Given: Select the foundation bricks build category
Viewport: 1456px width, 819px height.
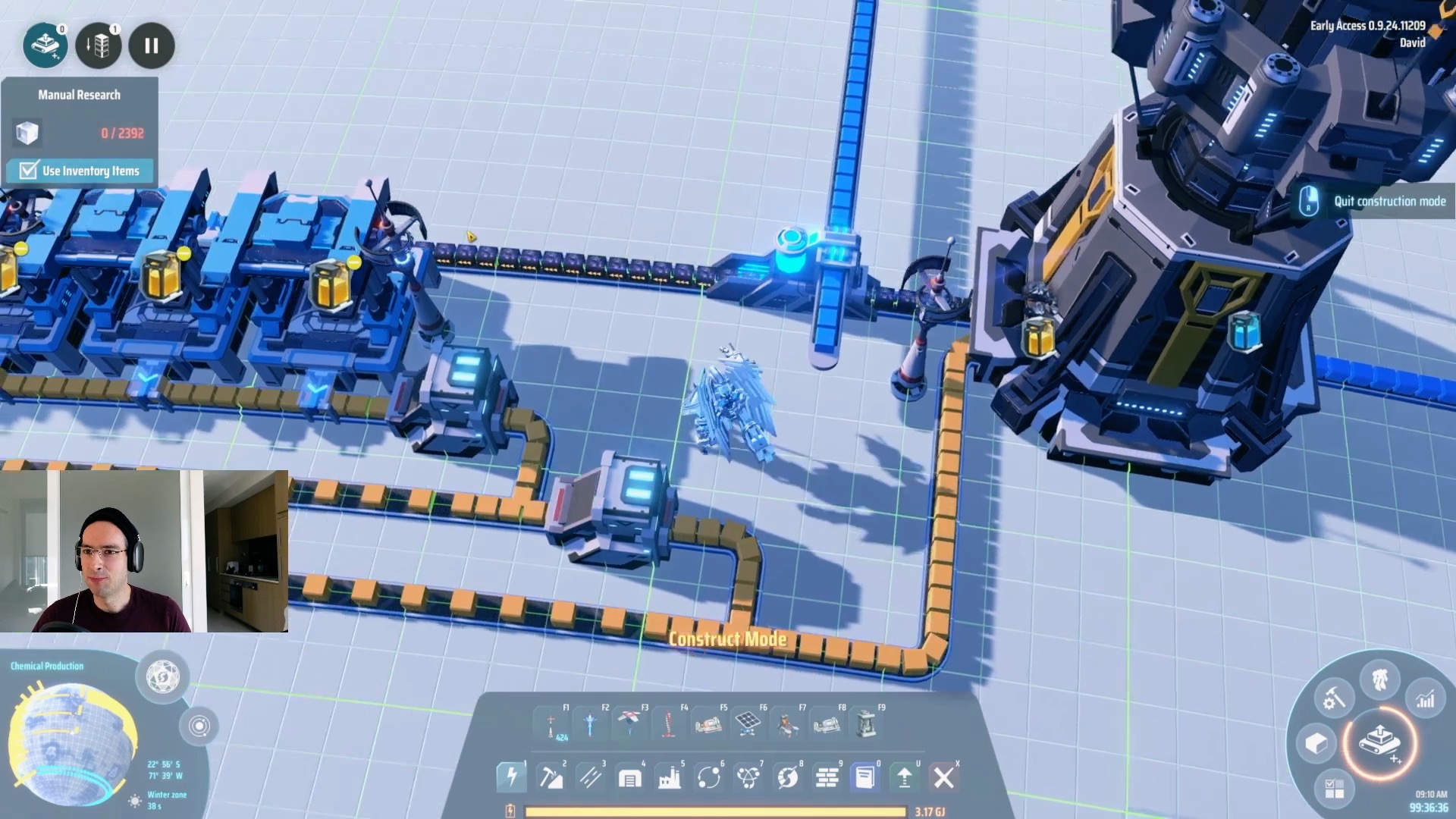Looking at the screenshot, I should (827, 777).
